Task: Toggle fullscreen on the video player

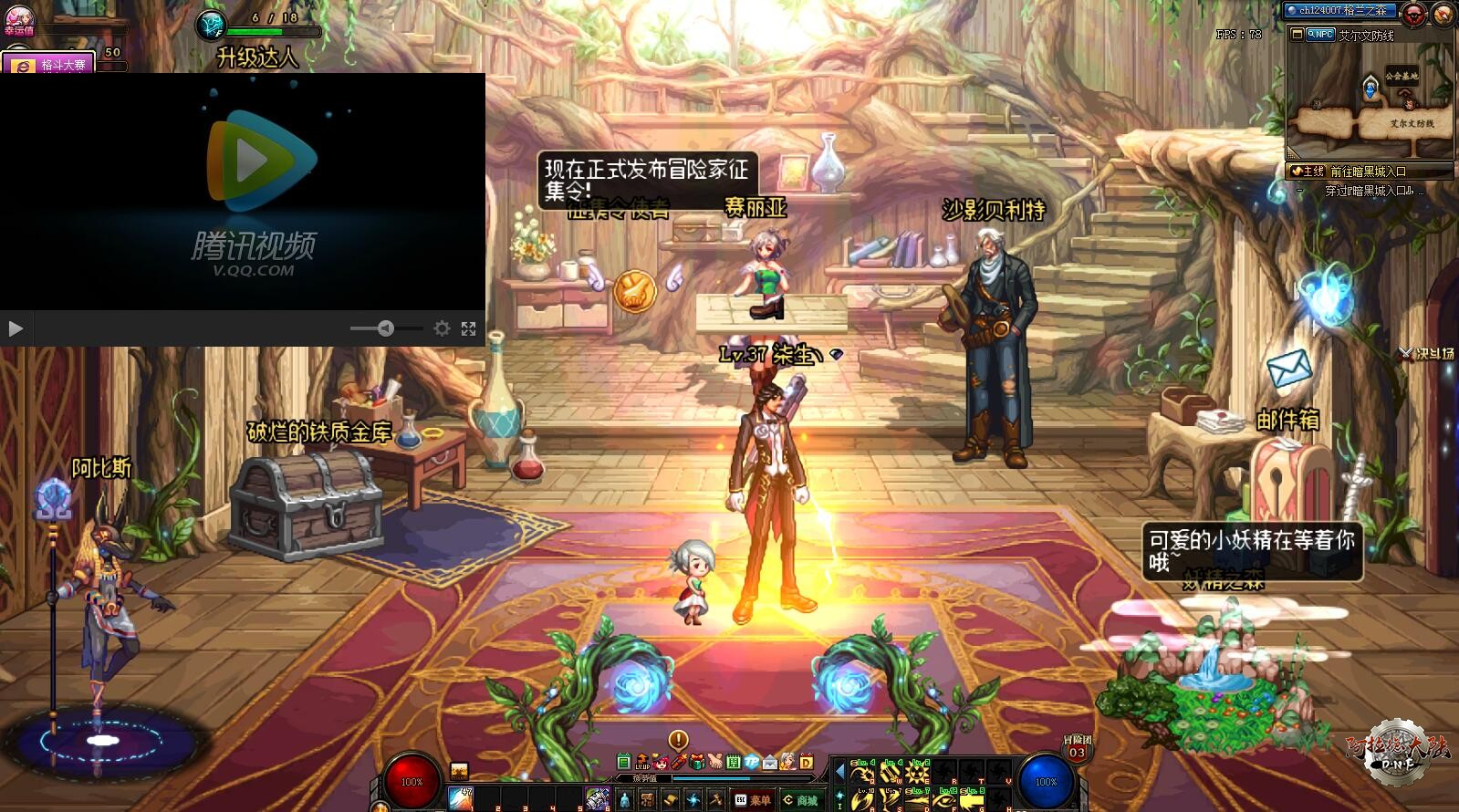Action: click(x=468, y=328)
